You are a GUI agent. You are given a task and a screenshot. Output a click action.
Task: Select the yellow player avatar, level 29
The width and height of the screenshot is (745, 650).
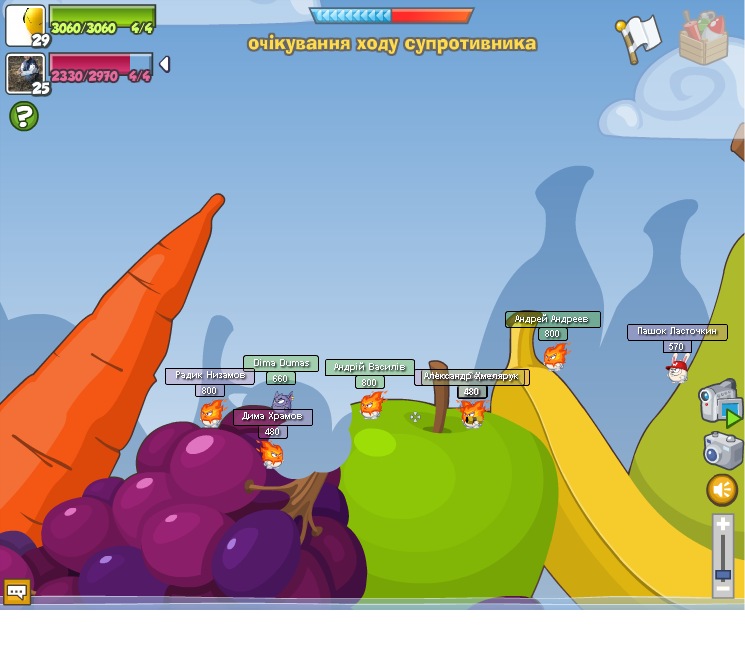coord(25,25)
